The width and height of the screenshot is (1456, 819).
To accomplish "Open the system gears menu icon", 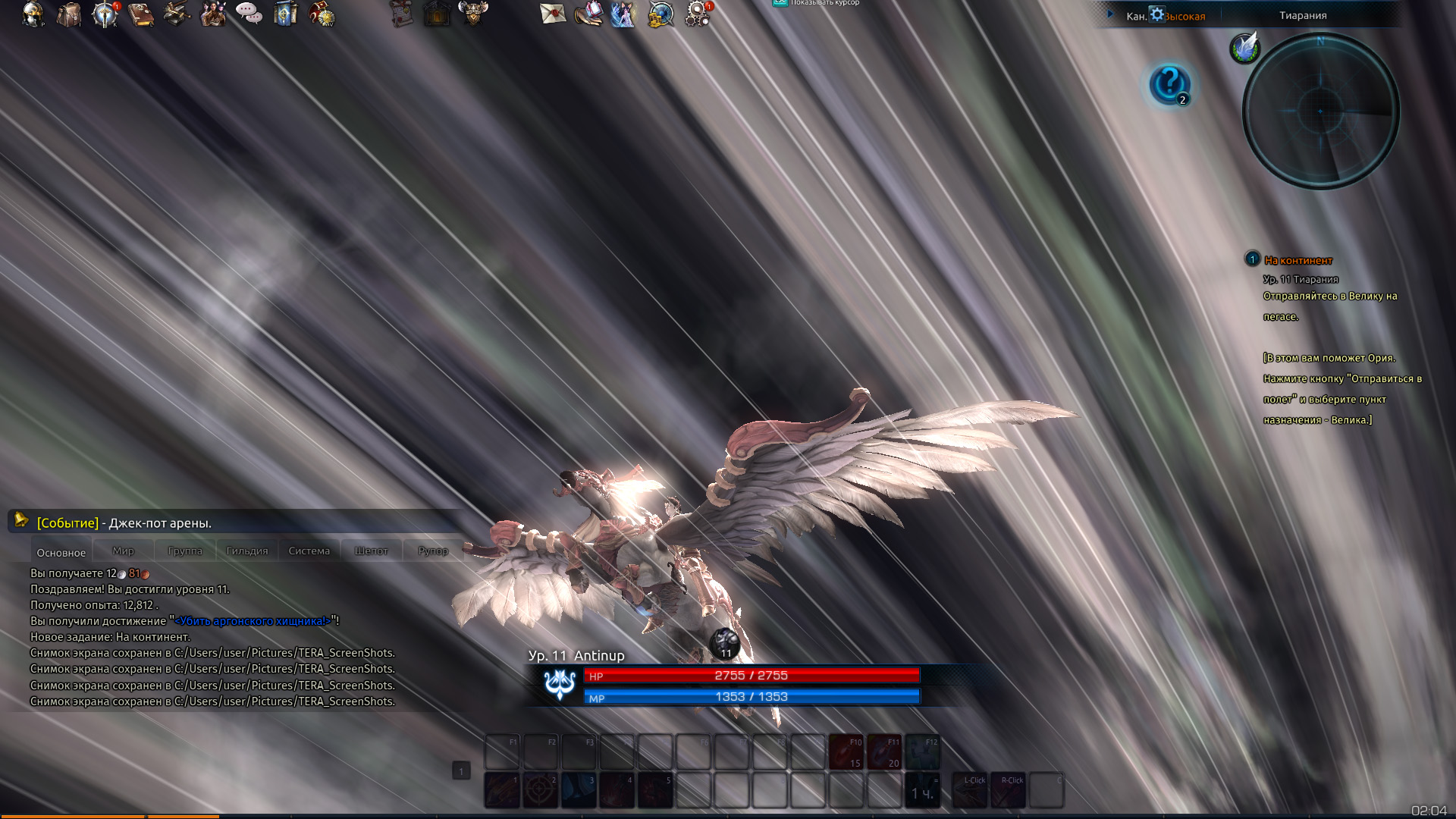I will pyautogui.click(x=697, y=14).
